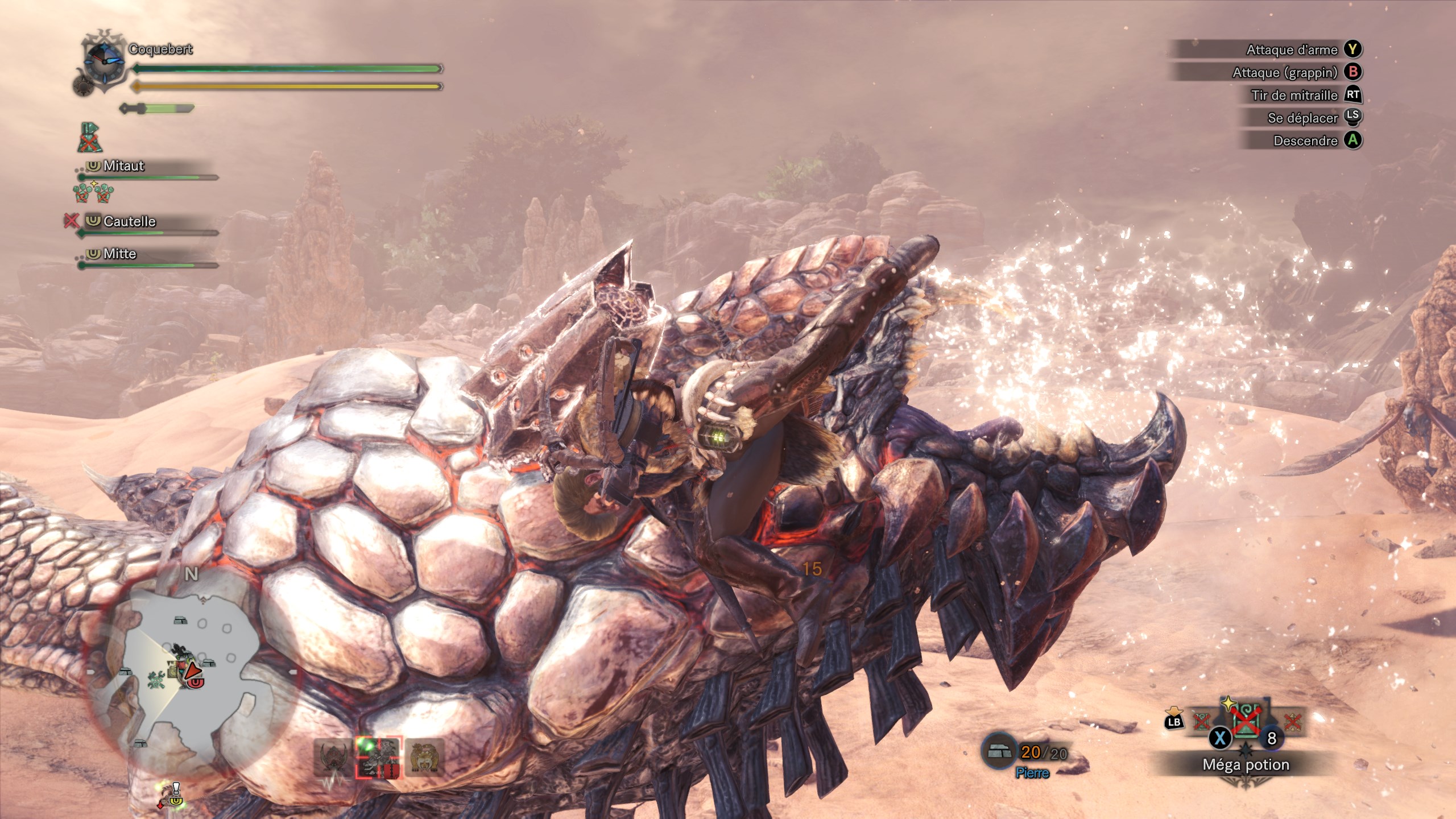
Task: Select party member Mitaut
Action: point(123,166)
